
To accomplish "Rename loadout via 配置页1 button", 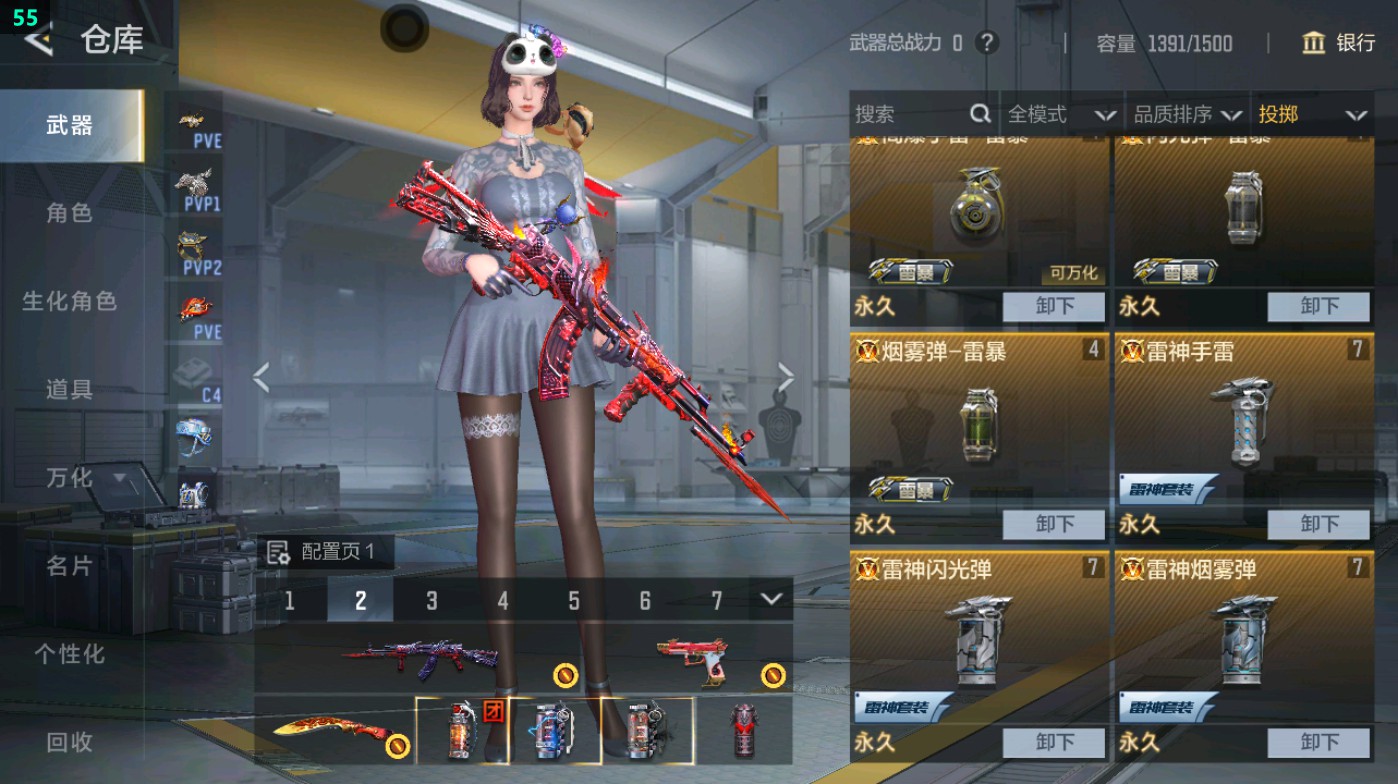I will pyautogui.click(x=323, y=552).
